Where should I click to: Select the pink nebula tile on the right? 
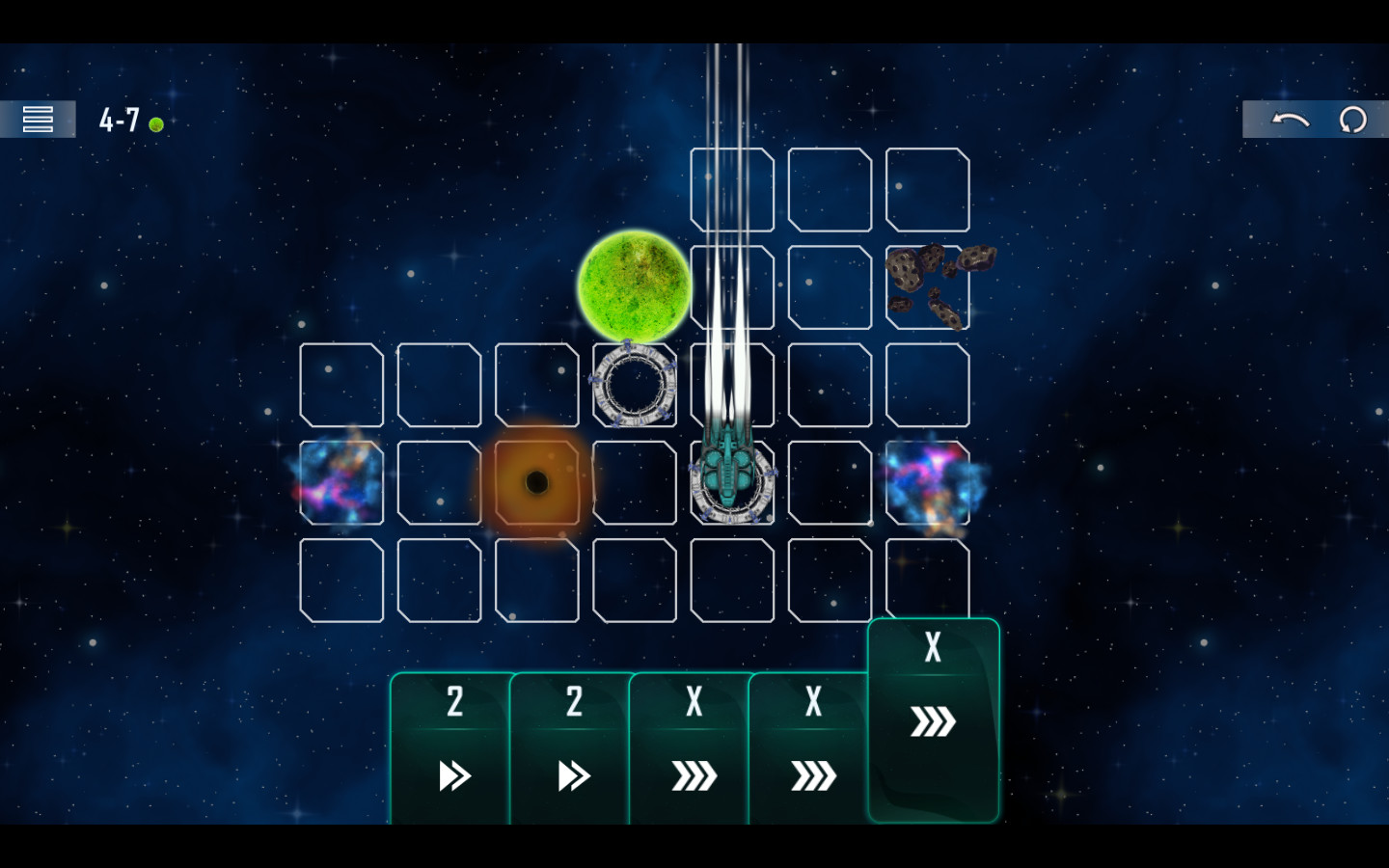click(x=929, y=482)
